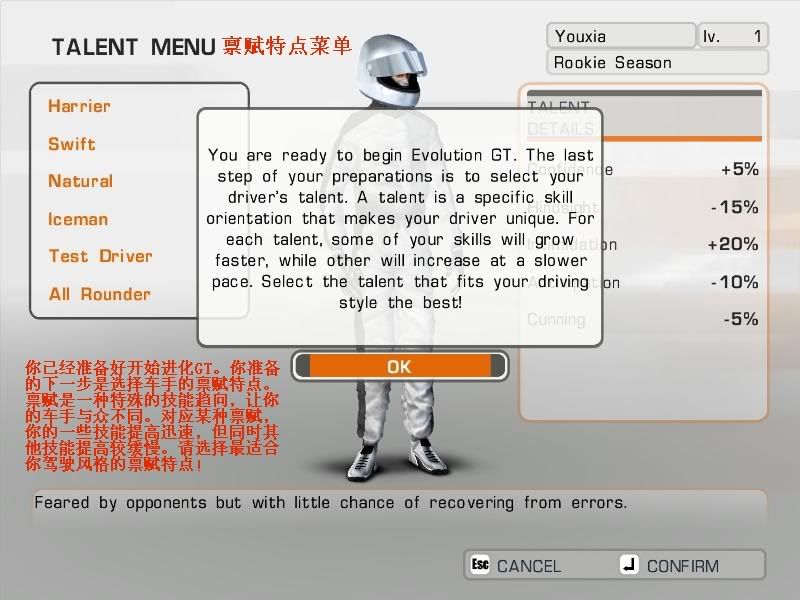Select the Iceman talent

pyautogui.click(x=78, y=219)
